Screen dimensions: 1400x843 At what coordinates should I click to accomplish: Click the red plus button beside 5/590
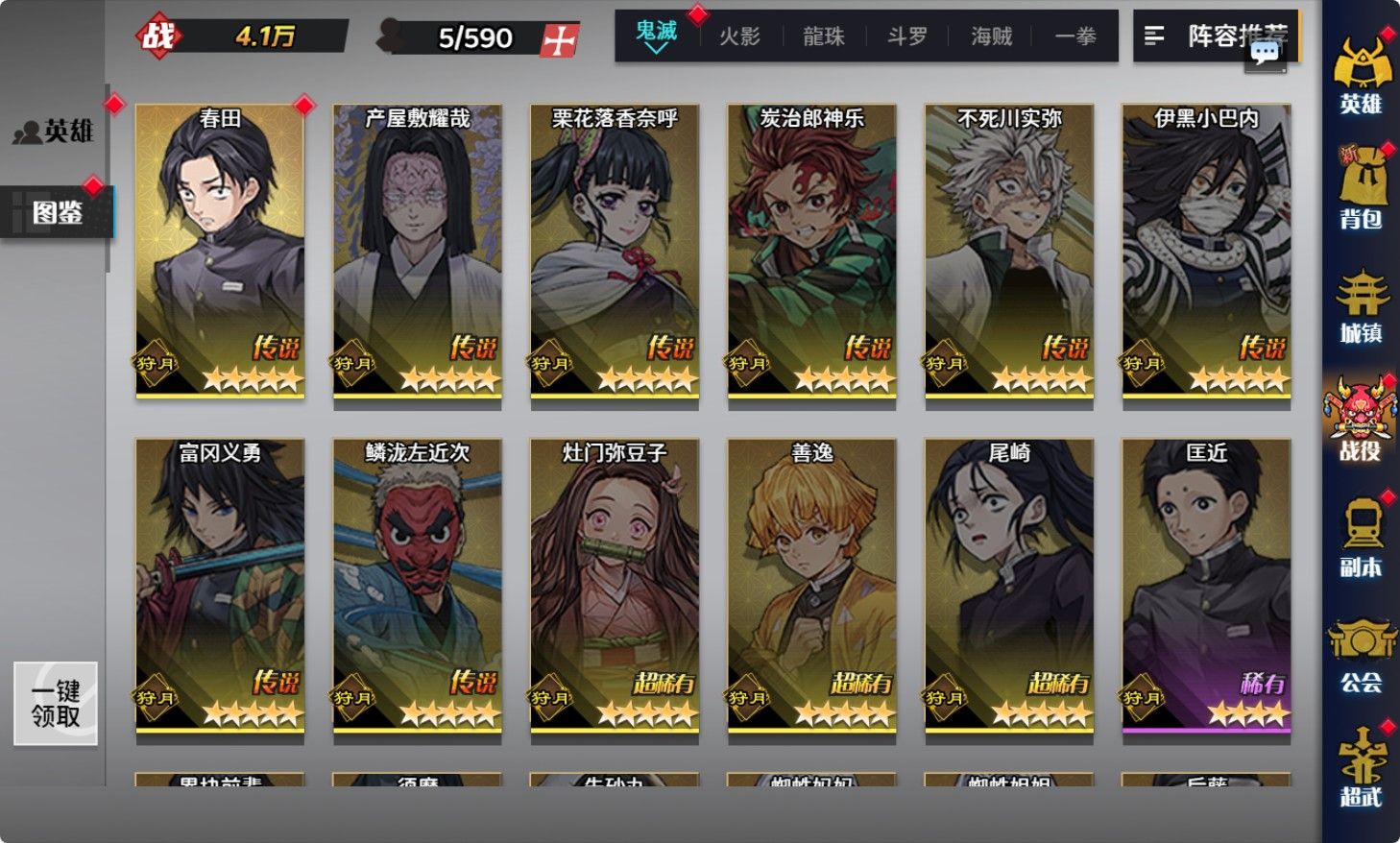[x=560, y=39]
